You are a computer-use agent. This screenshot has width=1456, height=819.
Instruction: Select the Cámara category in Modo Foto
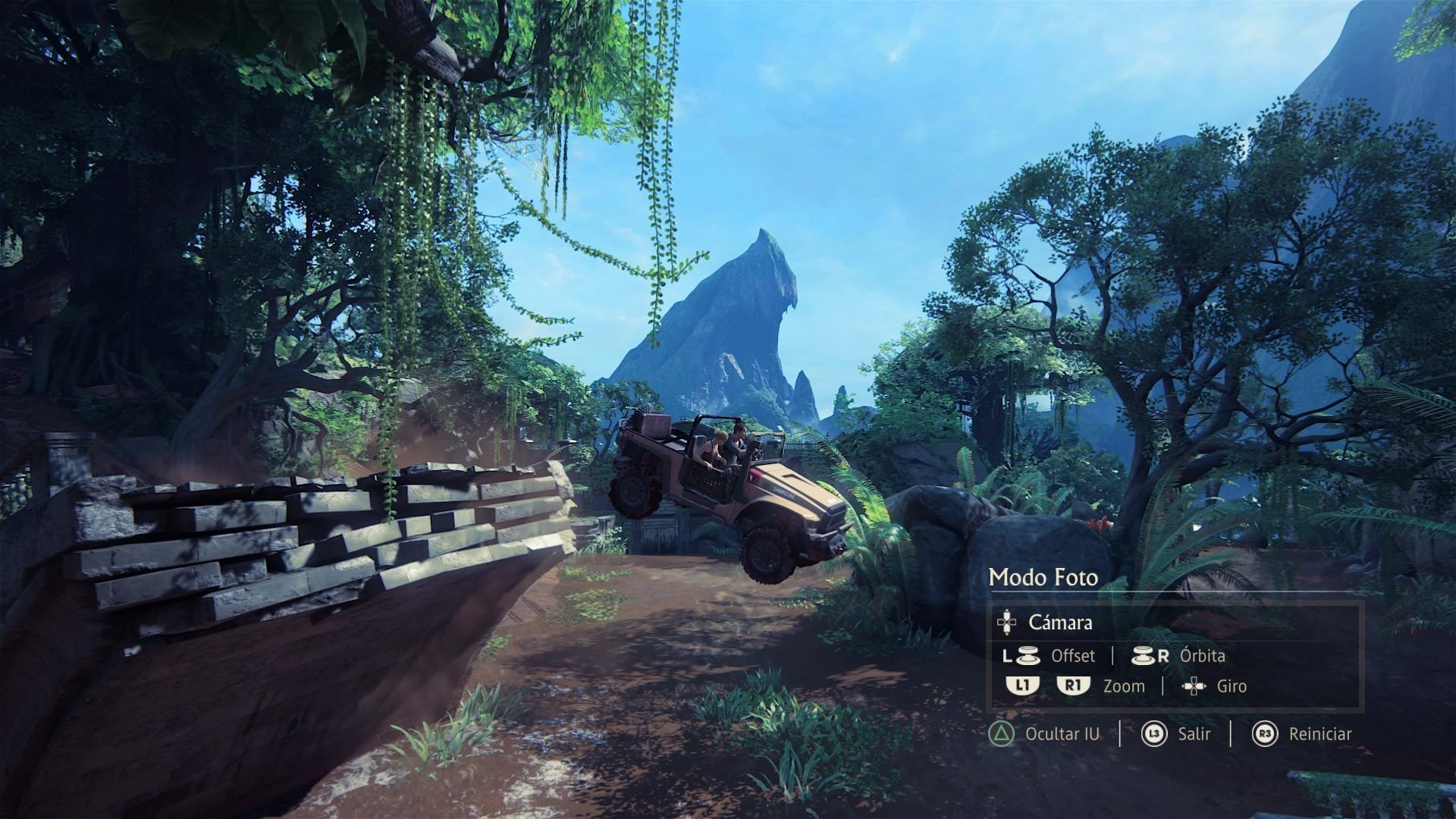click(x=1060, y=623)
